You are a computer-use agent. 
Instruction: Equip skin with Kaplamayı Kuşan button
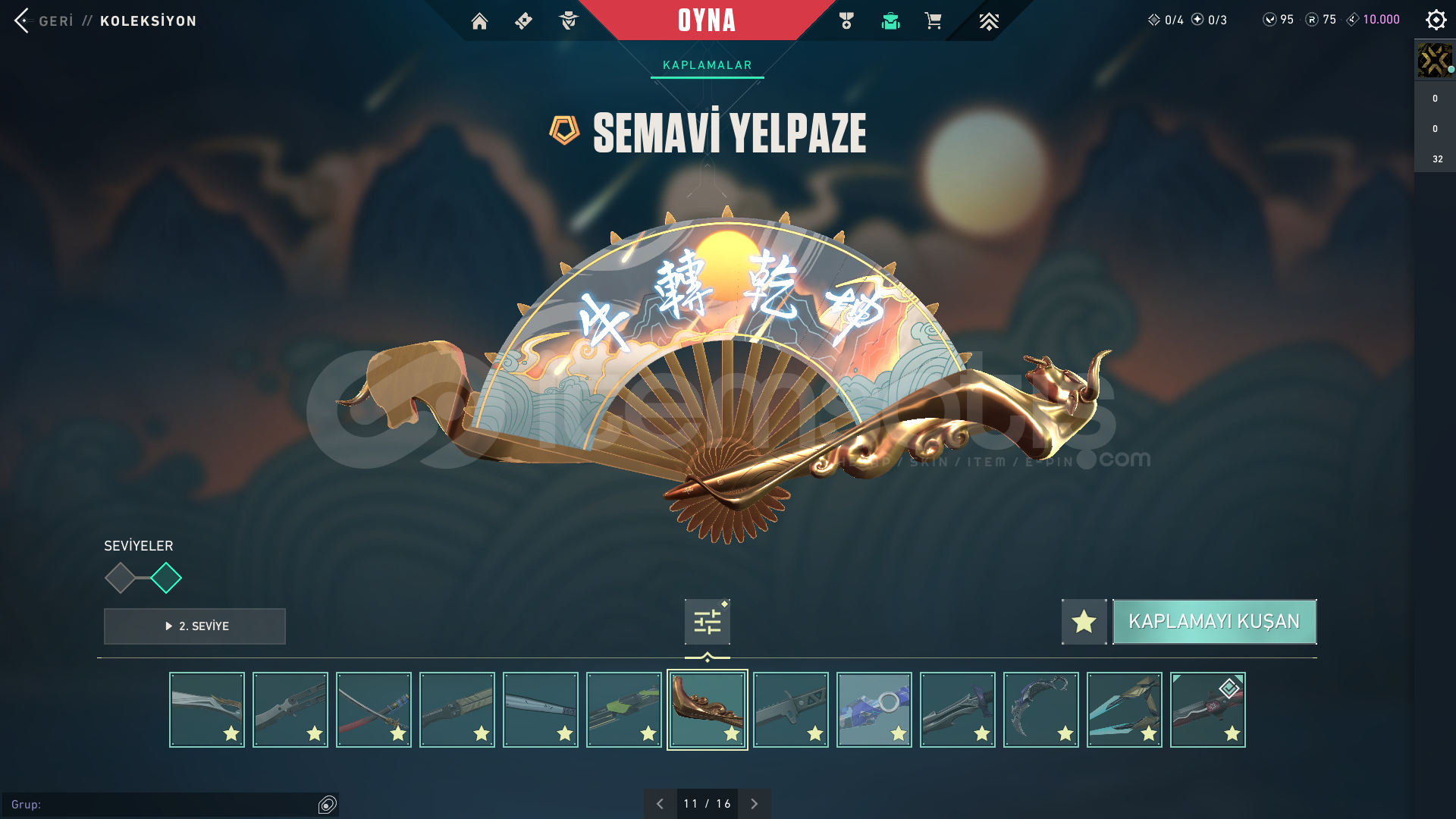[x=1214, y=622]
